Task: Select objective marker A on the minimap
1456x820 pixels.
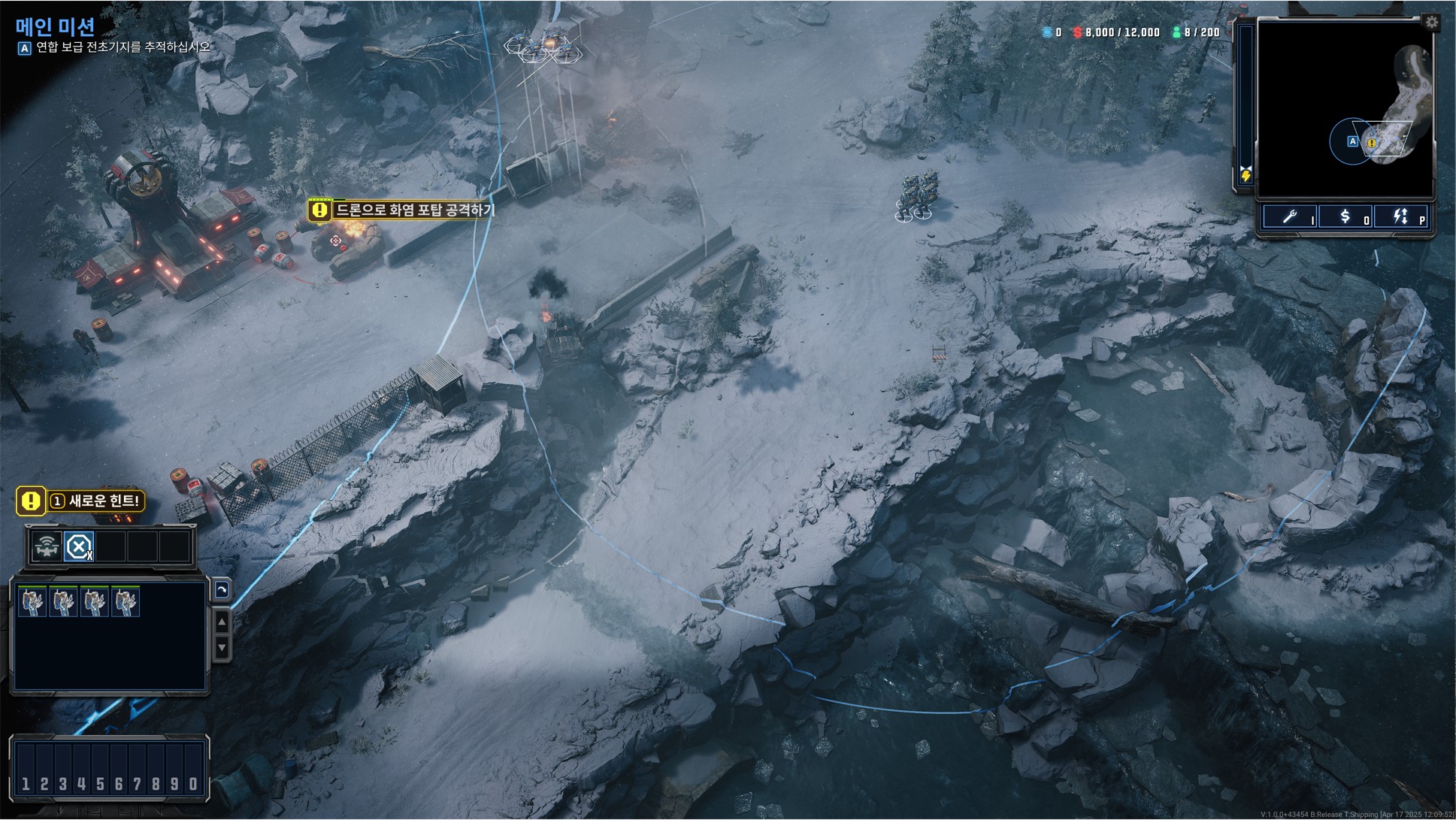Action: pyautogui.click(x=1352, y=141)
